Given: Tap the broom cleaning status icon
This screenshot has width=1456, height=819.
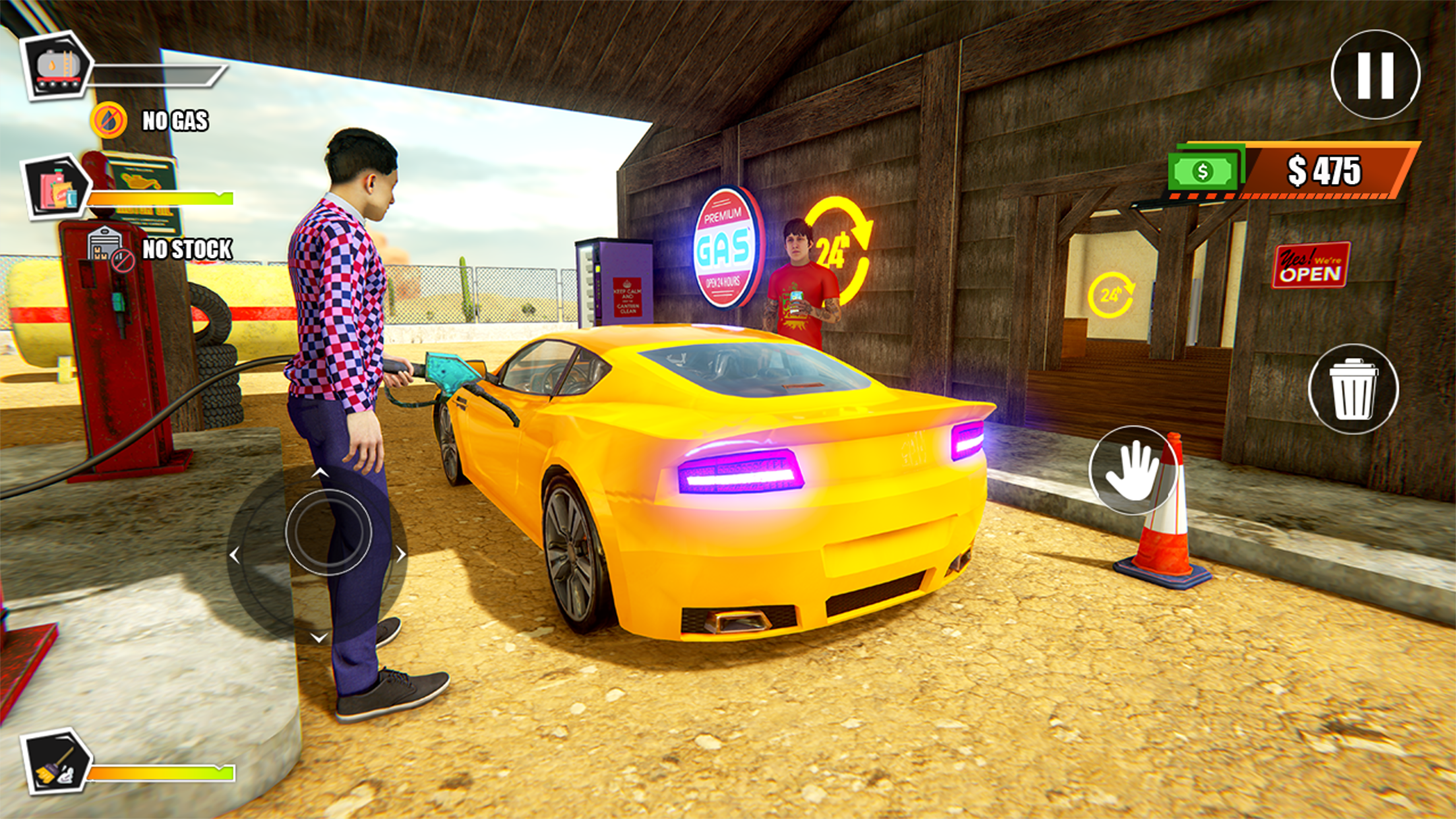Looking at the screenshot, I should 57,763.
